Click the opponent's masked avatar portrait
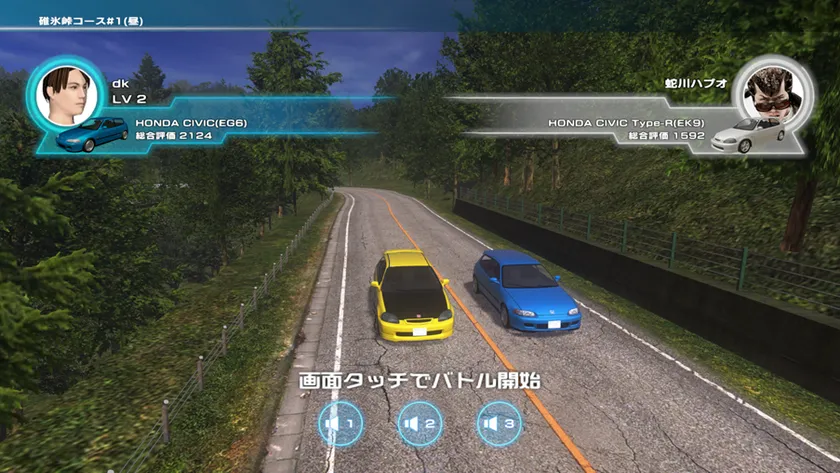The width and height of the screenshot is (840, 473). pyautogui.click(x=772, y=94)
